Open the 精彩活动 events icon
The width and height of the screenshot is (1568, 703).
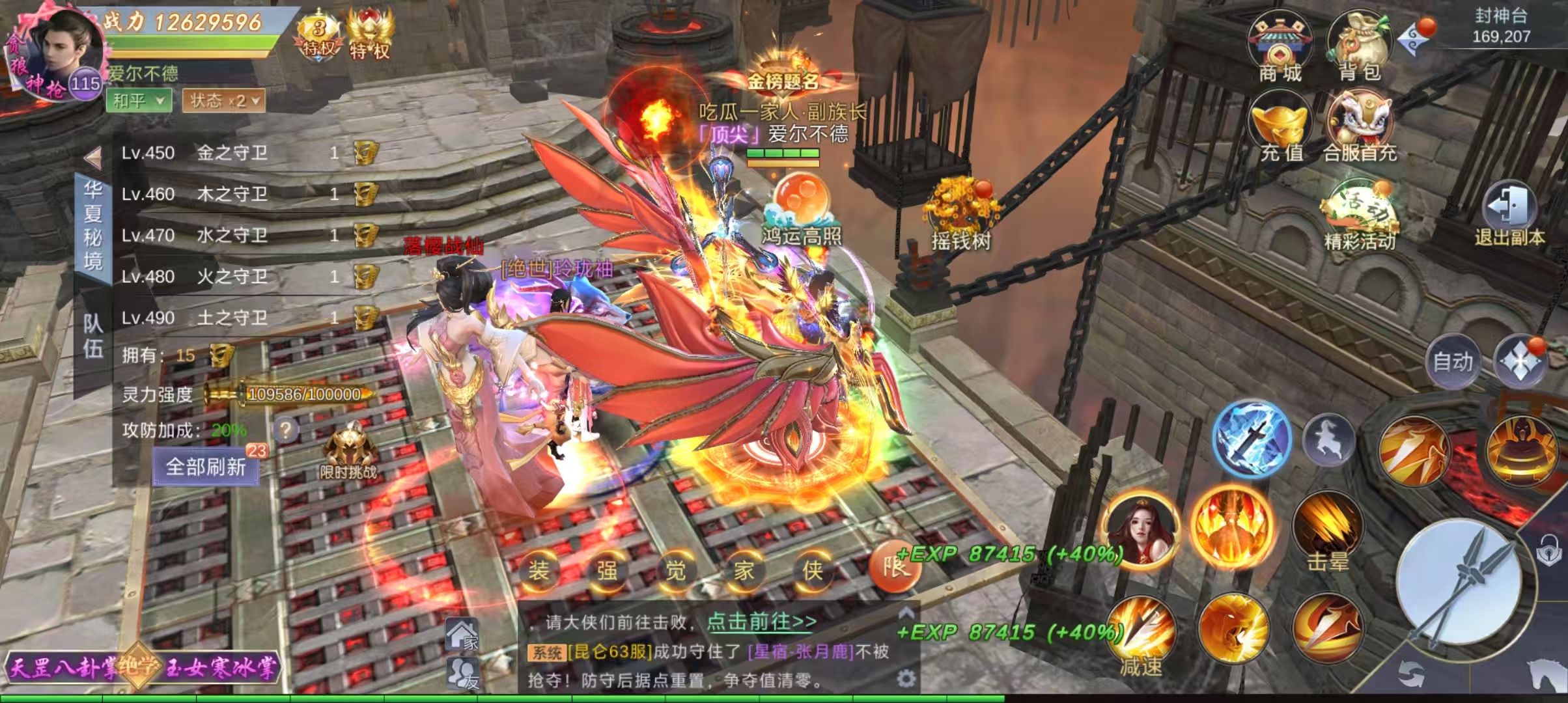pyautogui.click(x=1360, y=215)
